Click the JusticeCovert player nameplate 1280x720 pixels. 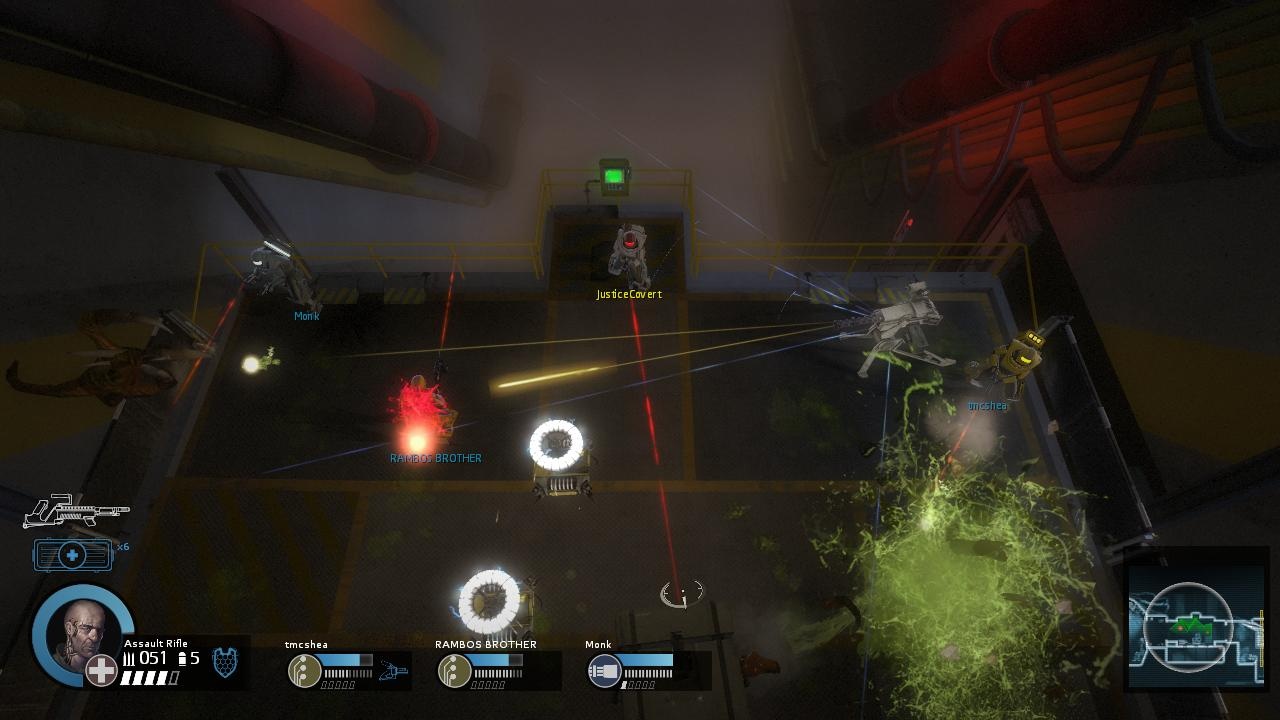pos(628,294)
